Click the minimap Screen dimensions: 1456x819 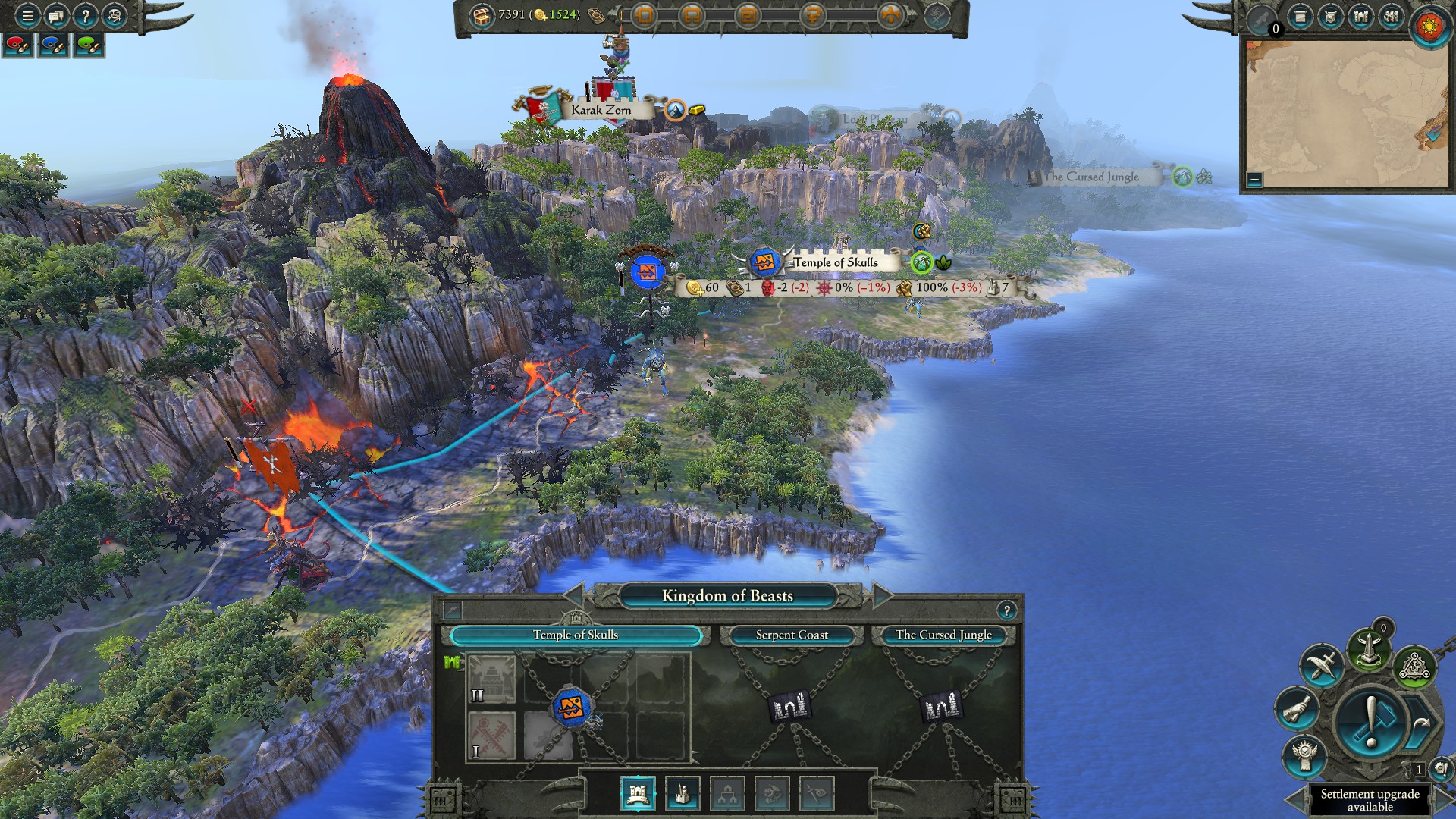(1345, 114)
